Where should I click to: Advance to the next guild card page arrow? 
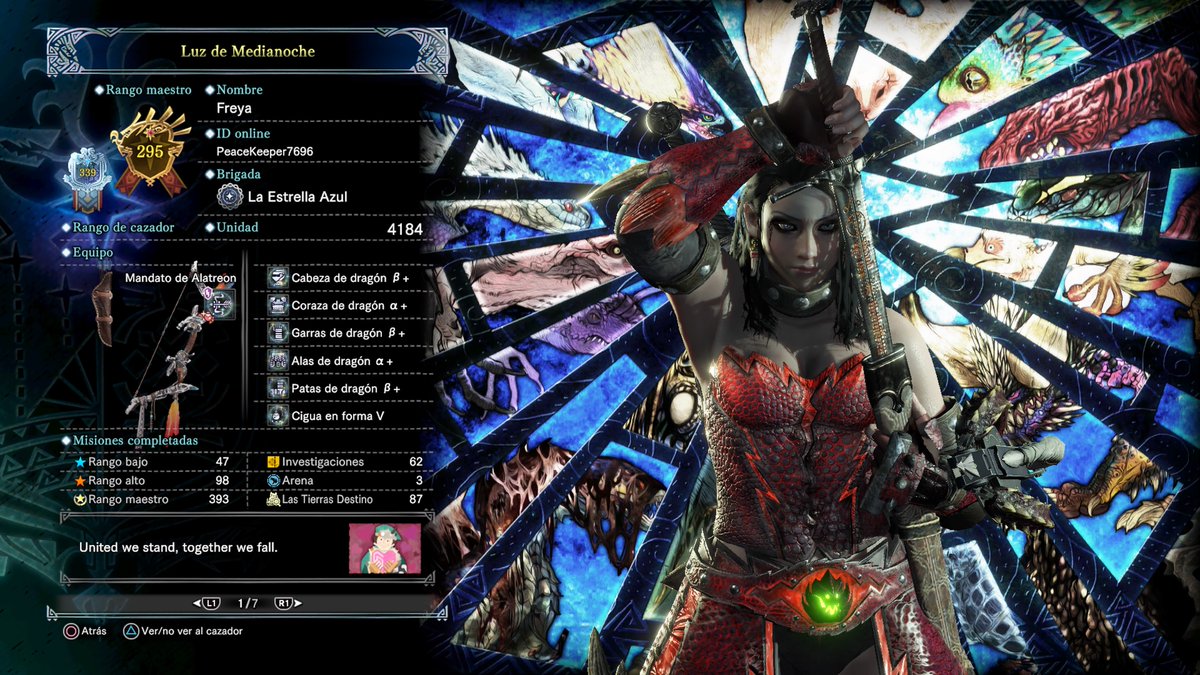285,603
